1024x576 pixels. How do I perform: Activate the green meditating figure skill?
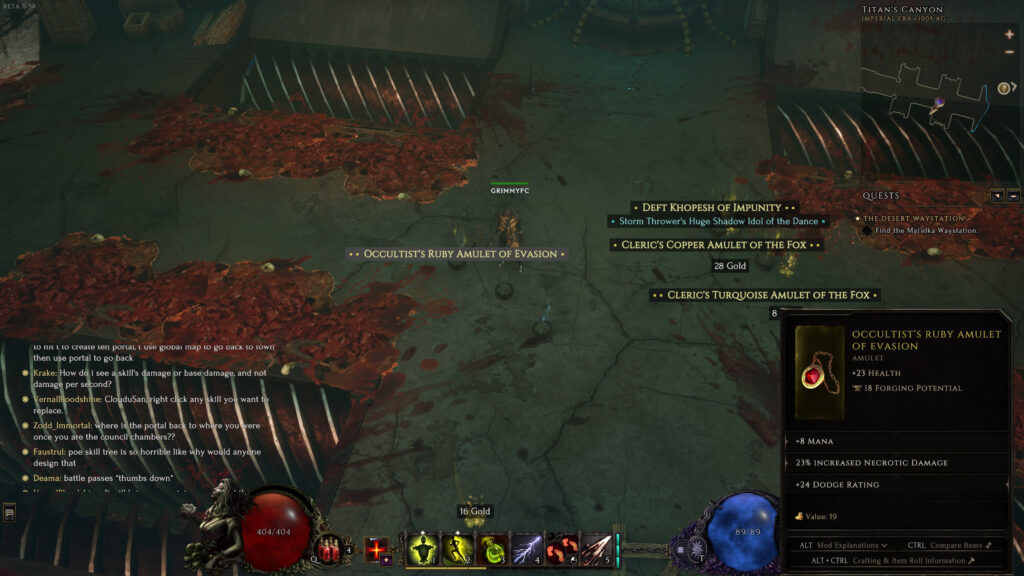coord(423,549)
